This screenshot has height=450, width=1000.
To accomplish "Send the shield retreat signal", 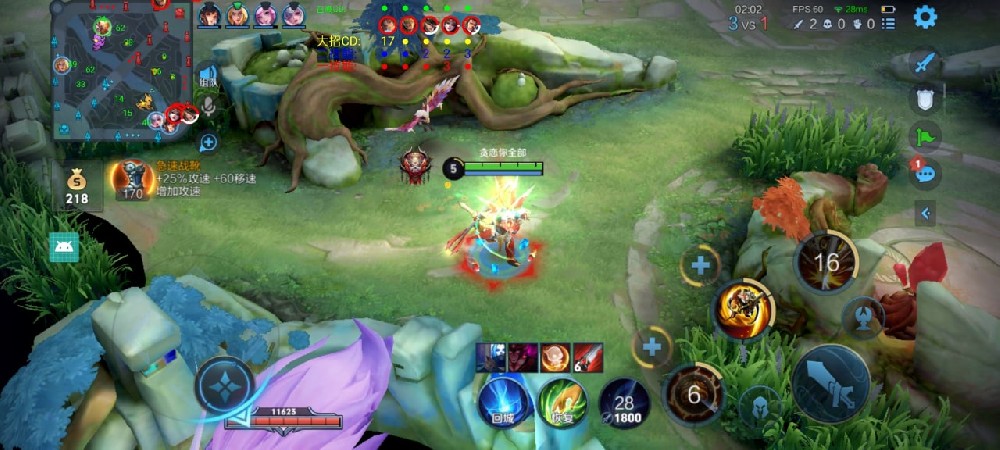I will click(925, 98).
